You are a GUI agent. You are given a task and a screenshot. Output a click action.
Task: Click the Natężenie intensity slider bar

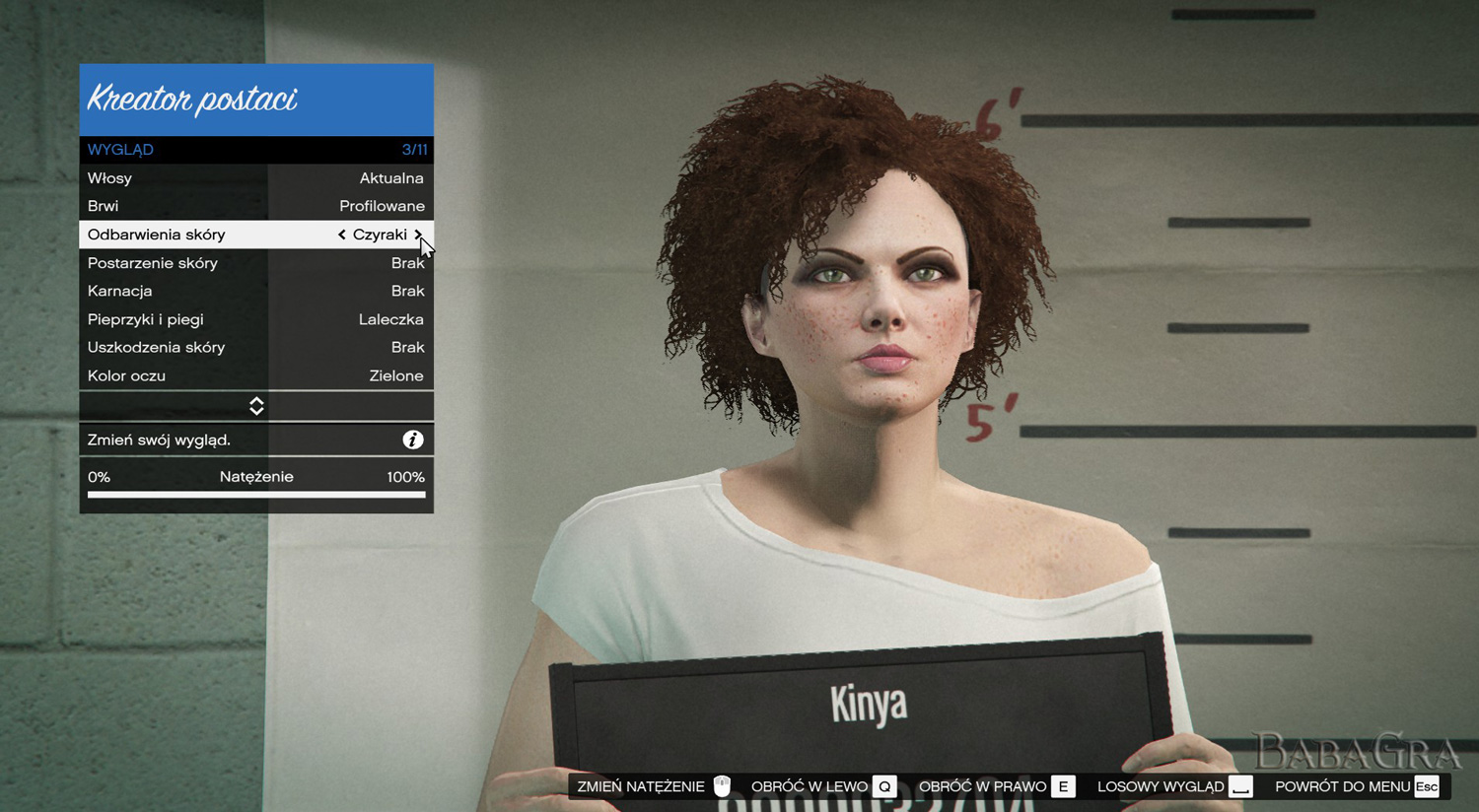pos(256,494)
